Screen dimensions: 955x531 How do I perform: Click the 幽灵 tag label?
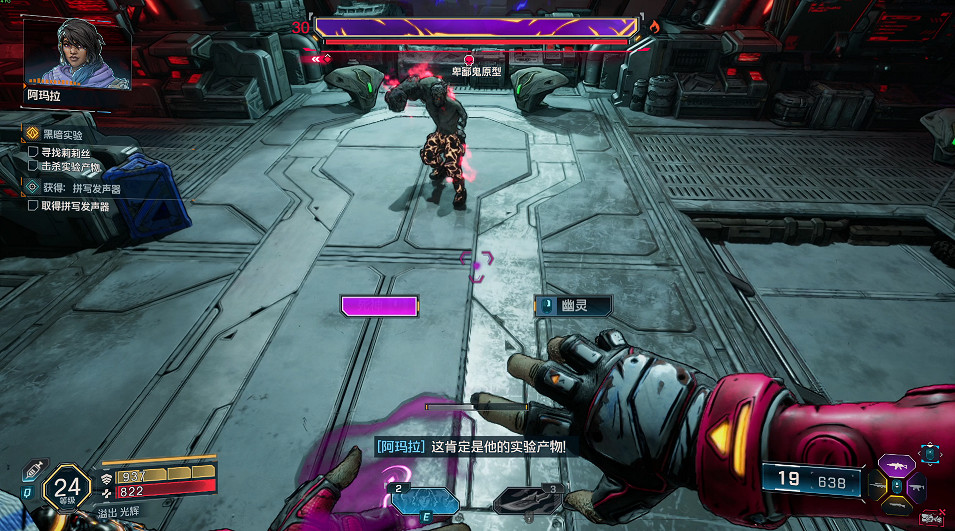573,306
